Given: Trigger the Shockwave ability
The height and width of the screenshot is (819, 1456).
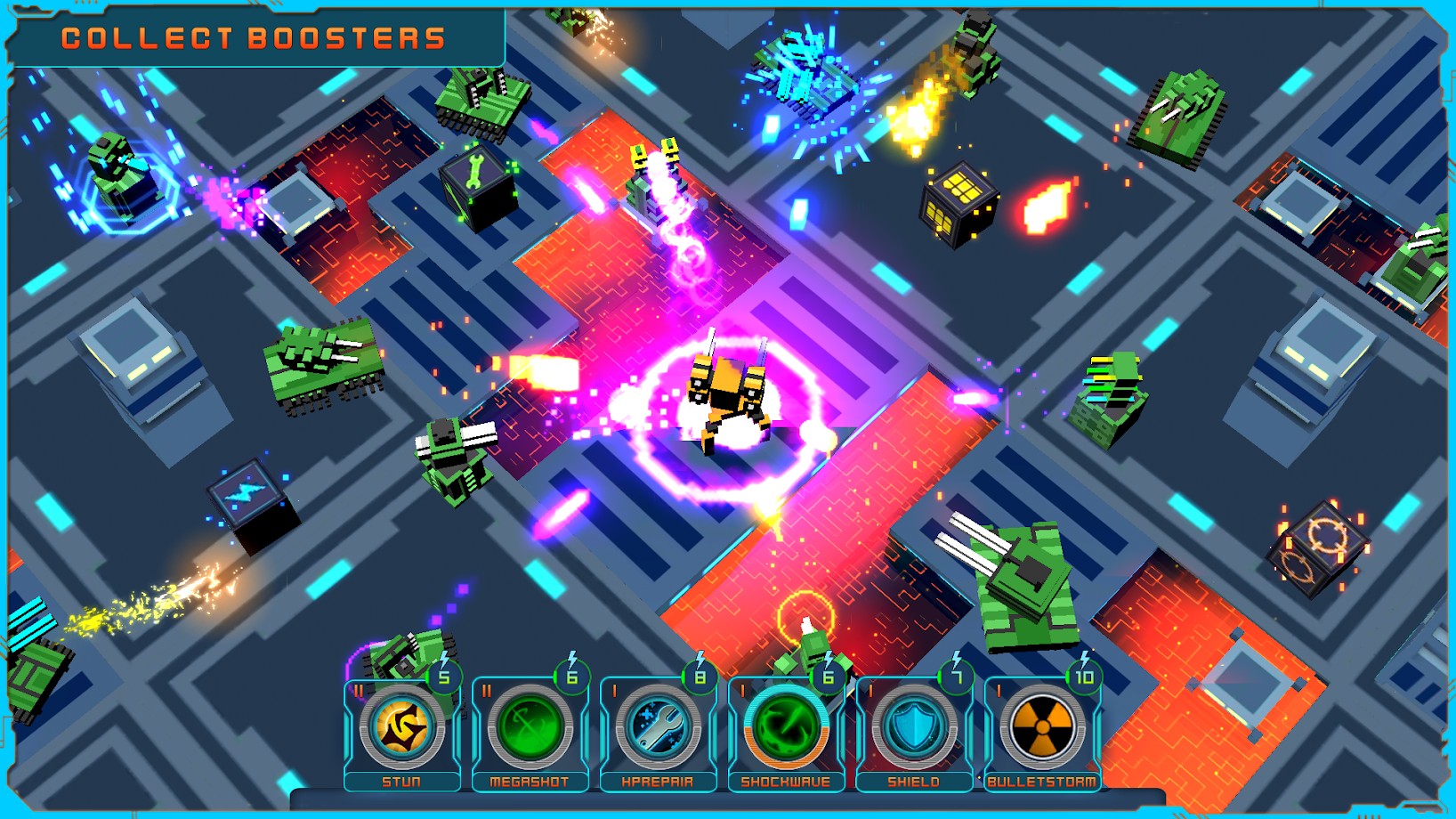Looking at the screenshot, I should tap(787, 728).
